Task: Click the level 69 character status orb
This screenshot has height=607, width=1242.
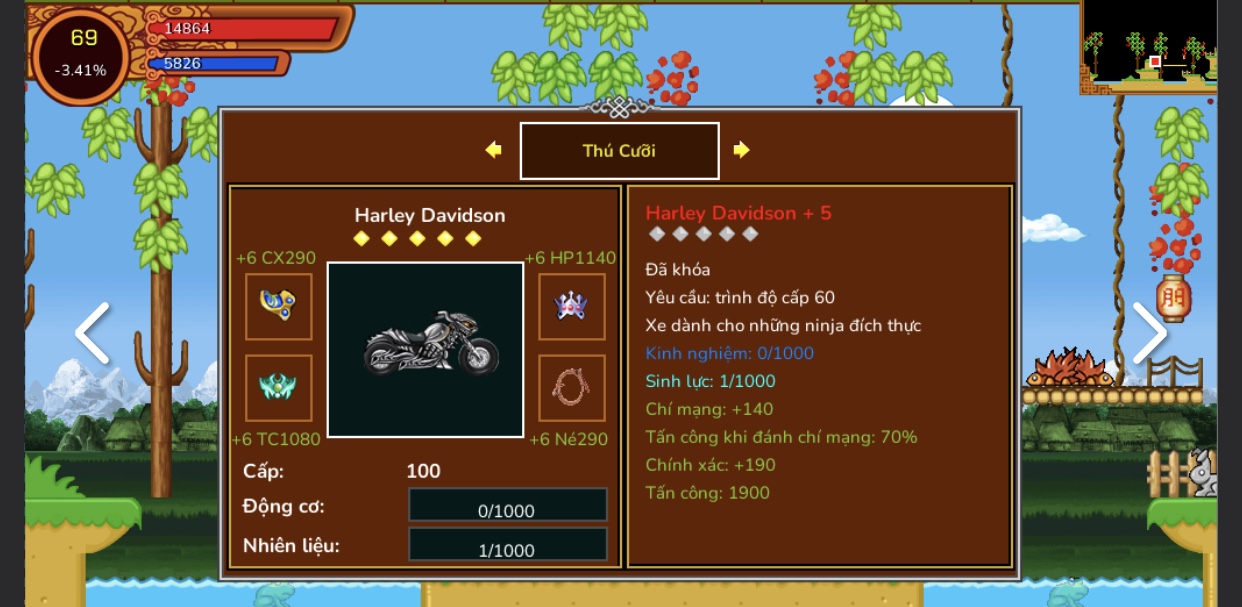Action: coord(82,53)
